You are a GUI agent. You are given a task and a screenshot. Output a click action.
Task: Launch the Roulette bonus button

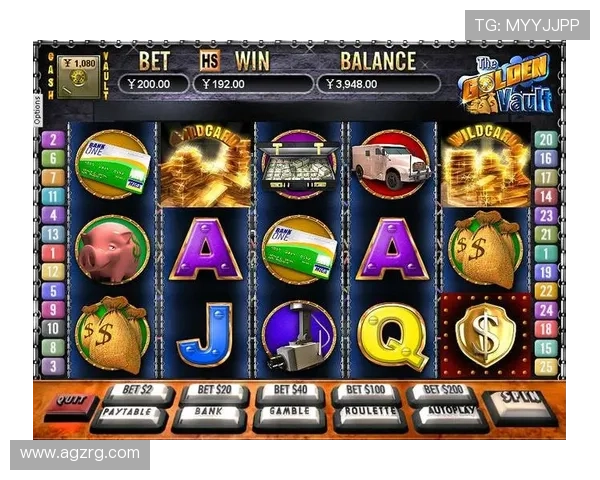[x=368, y=414]
